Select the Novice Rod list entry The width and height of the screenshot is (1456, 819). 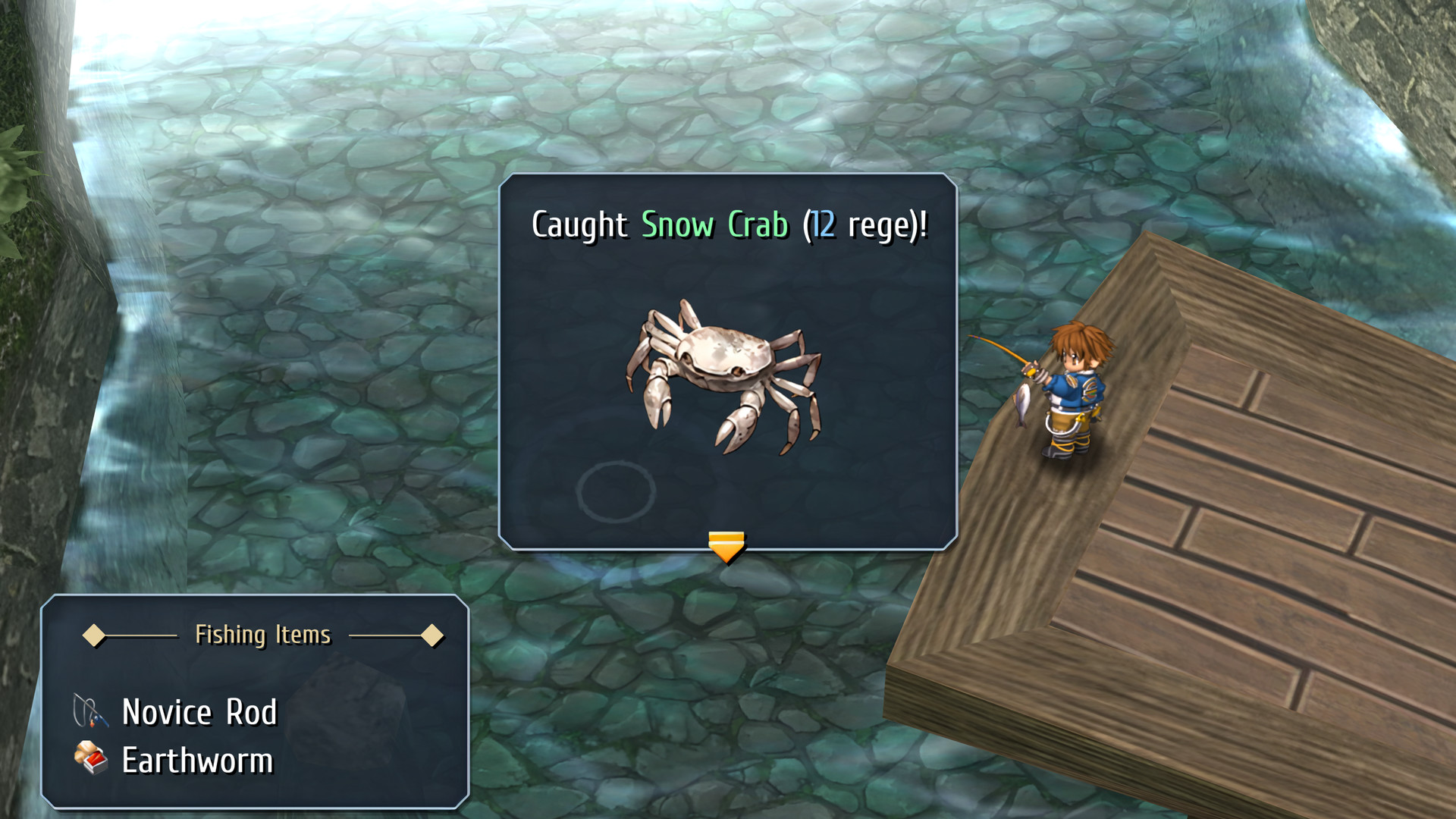click(x=200, y=711)
